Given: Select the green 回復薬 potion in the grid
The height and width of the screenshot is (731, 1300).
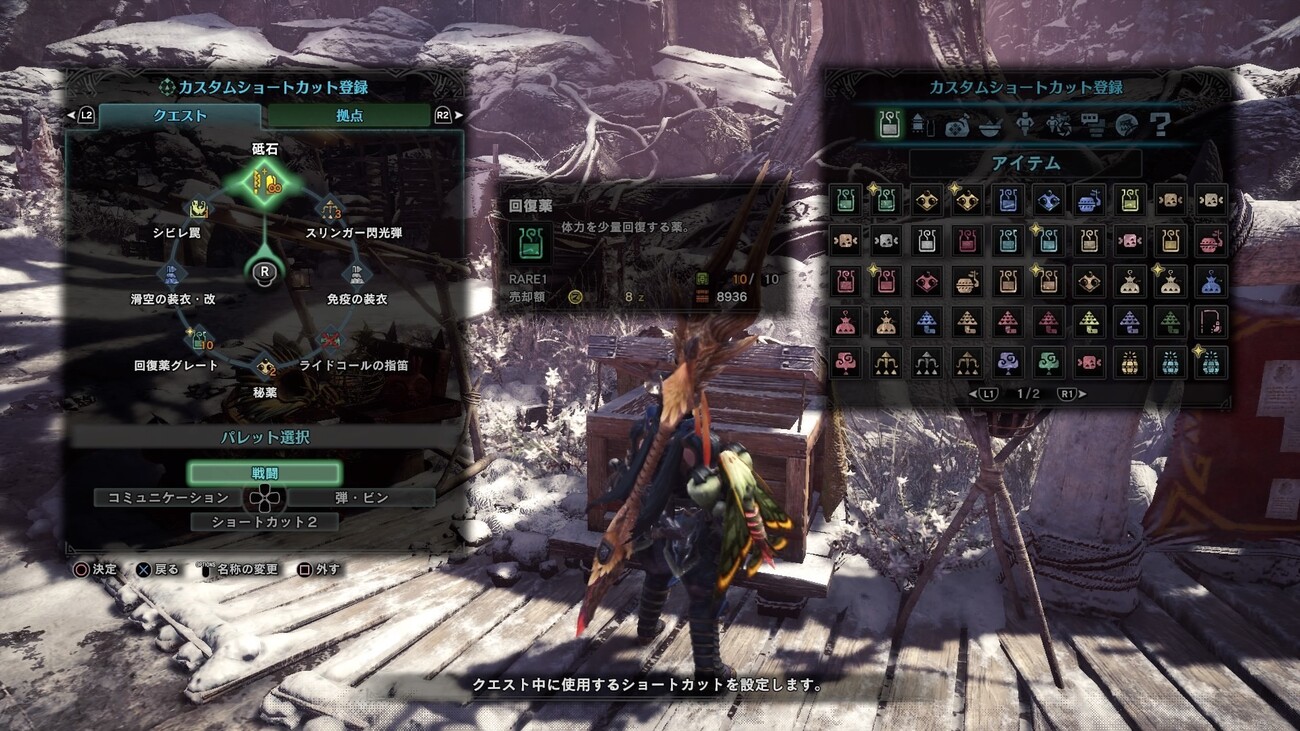Looking at the screenshot, I should pyautogui.click(x=845, y=200).
